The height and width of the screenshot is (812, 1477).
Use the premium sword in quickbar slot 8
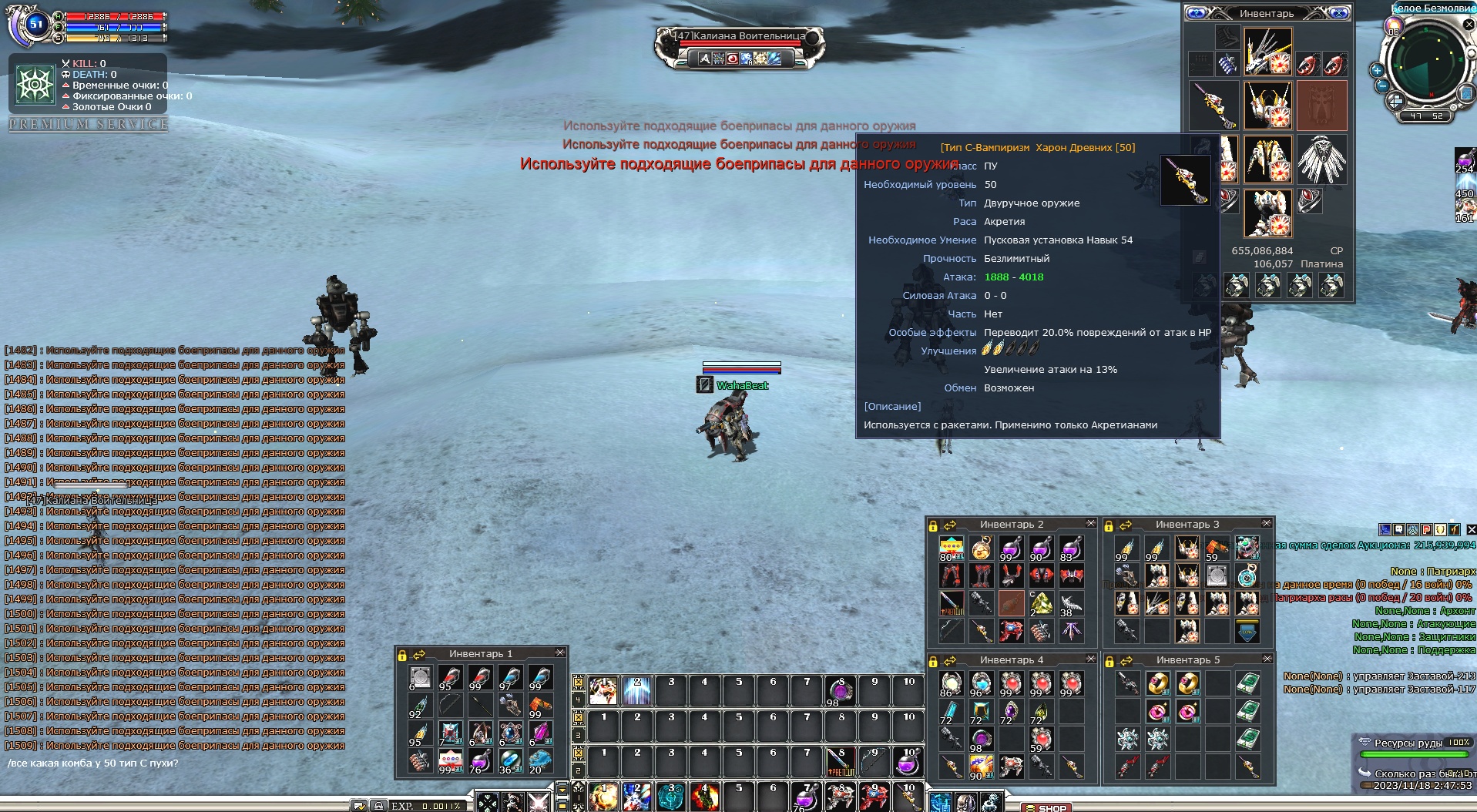(x=841, y=762)
